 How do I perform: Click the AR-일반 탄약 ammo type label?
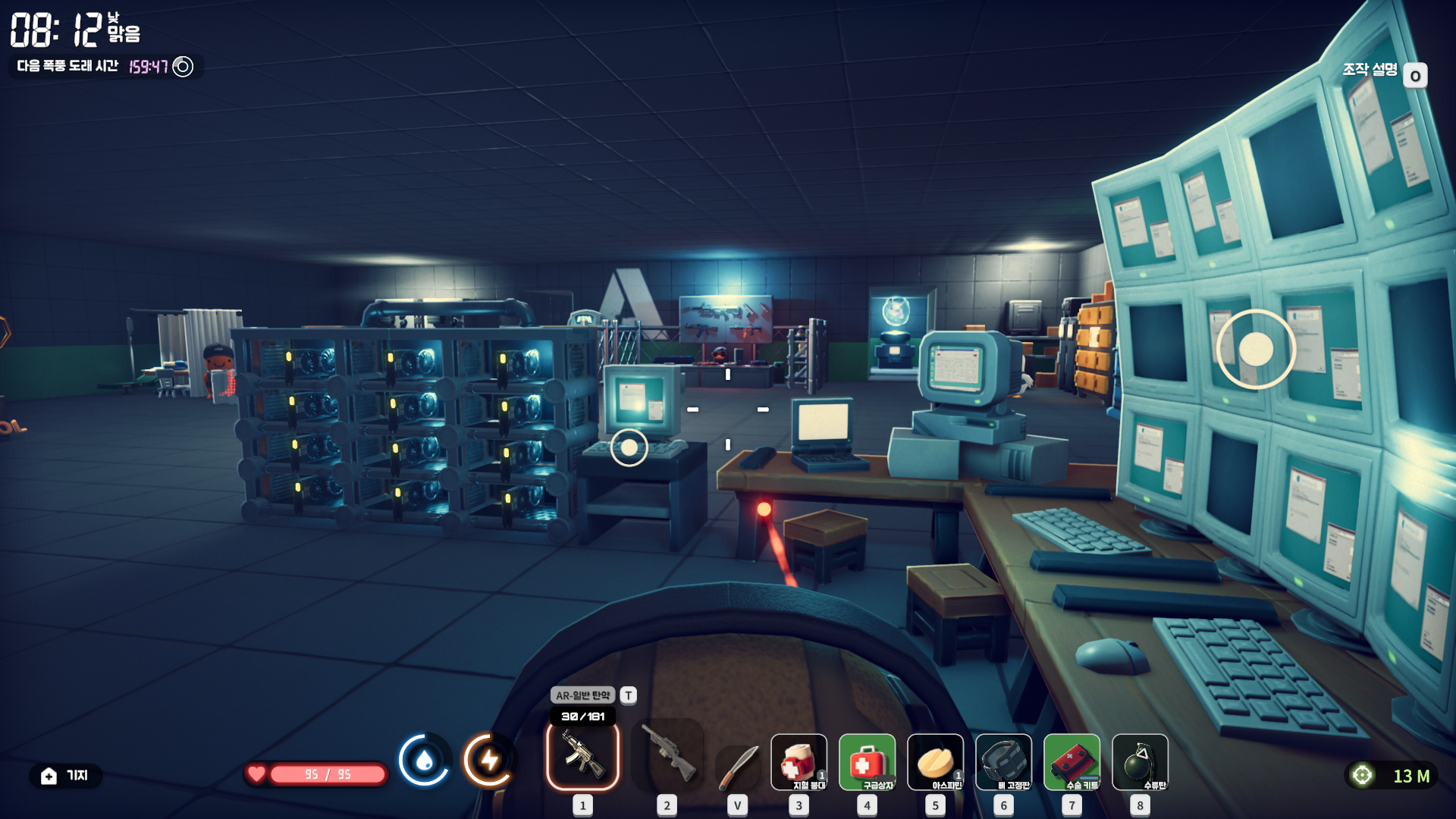click(582, 695)
